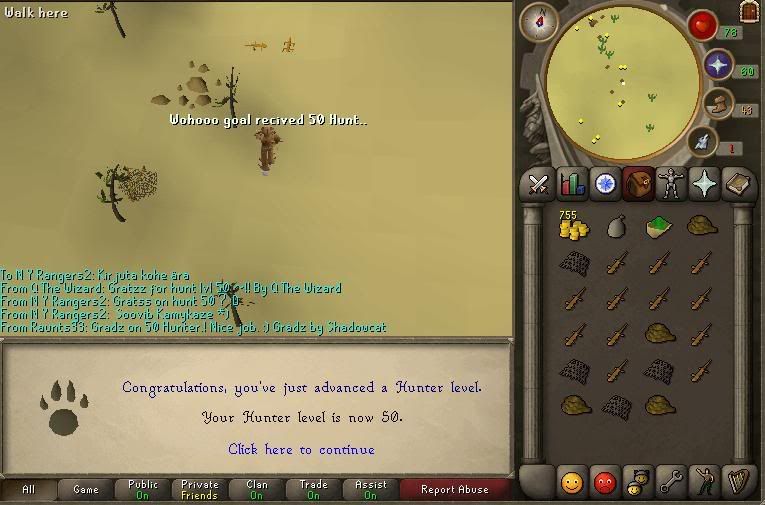Viewport: 765px width, 505px height.
Task: Open the combat styles tab with crossed swords
Action: click(x=540, y=184)
